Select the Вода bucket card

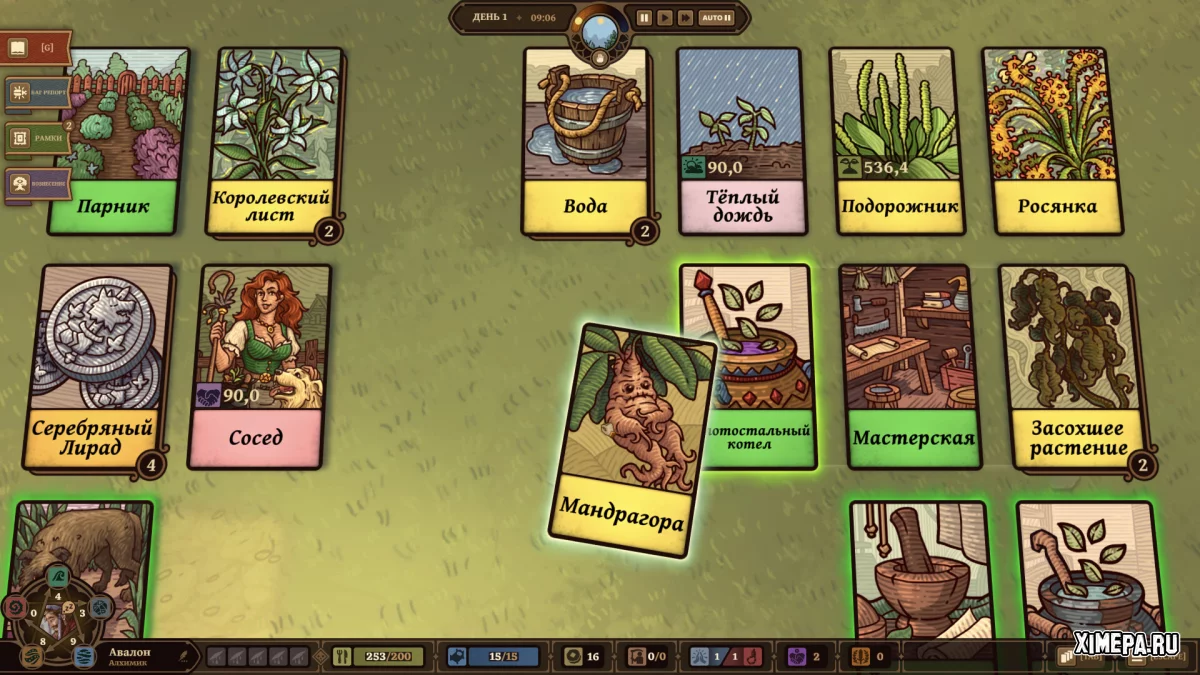click(585, 140)
